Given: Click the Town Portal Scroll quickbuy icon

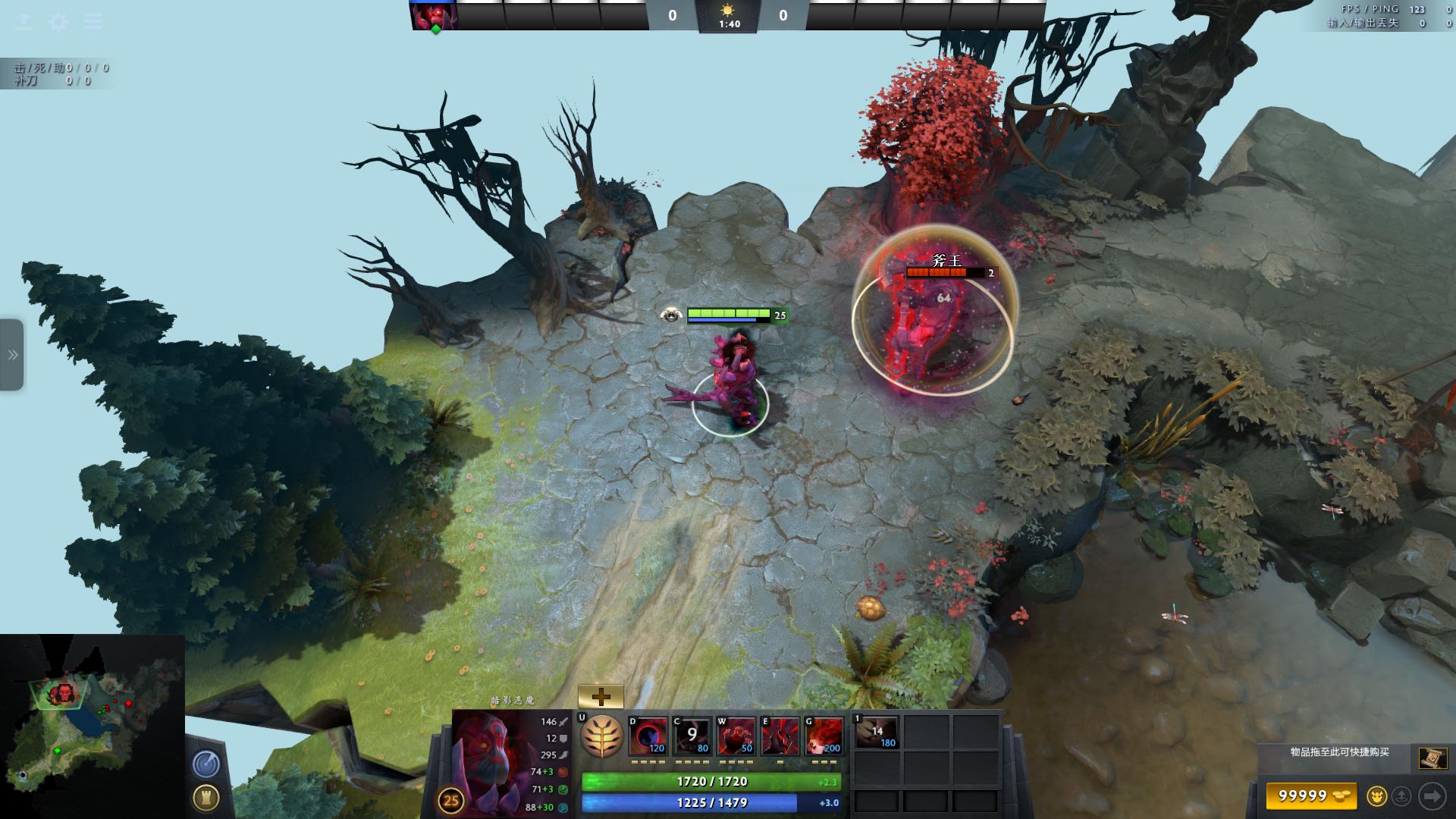Looking at the screenshot, I should pyautogui.click(x=1432, y=758).
